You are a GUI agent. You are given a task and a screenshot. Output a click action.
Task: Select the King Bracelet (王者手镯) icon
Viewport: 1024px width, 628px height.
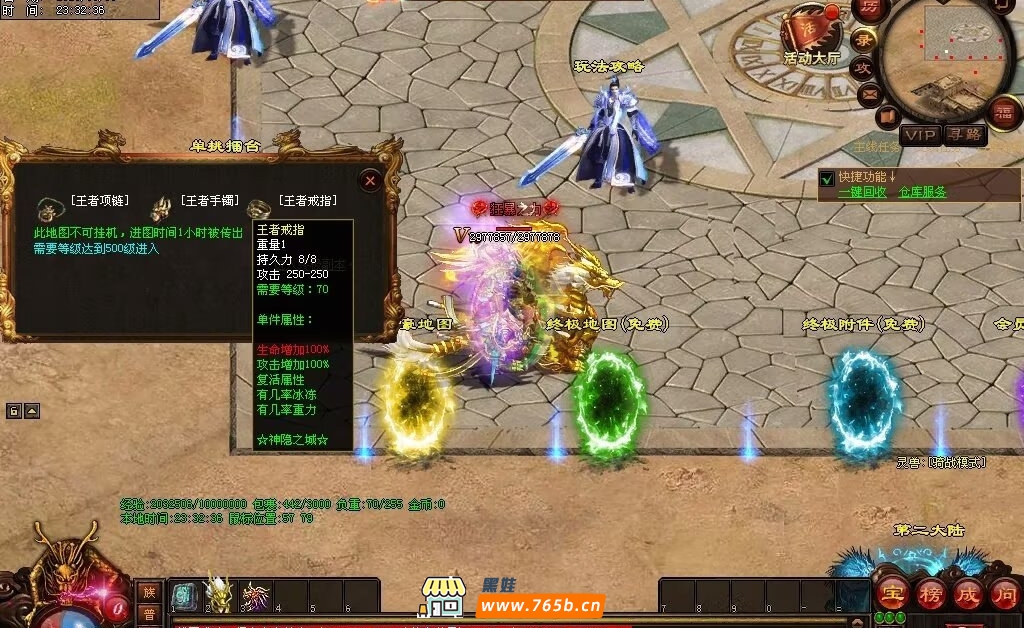(160, 209)
